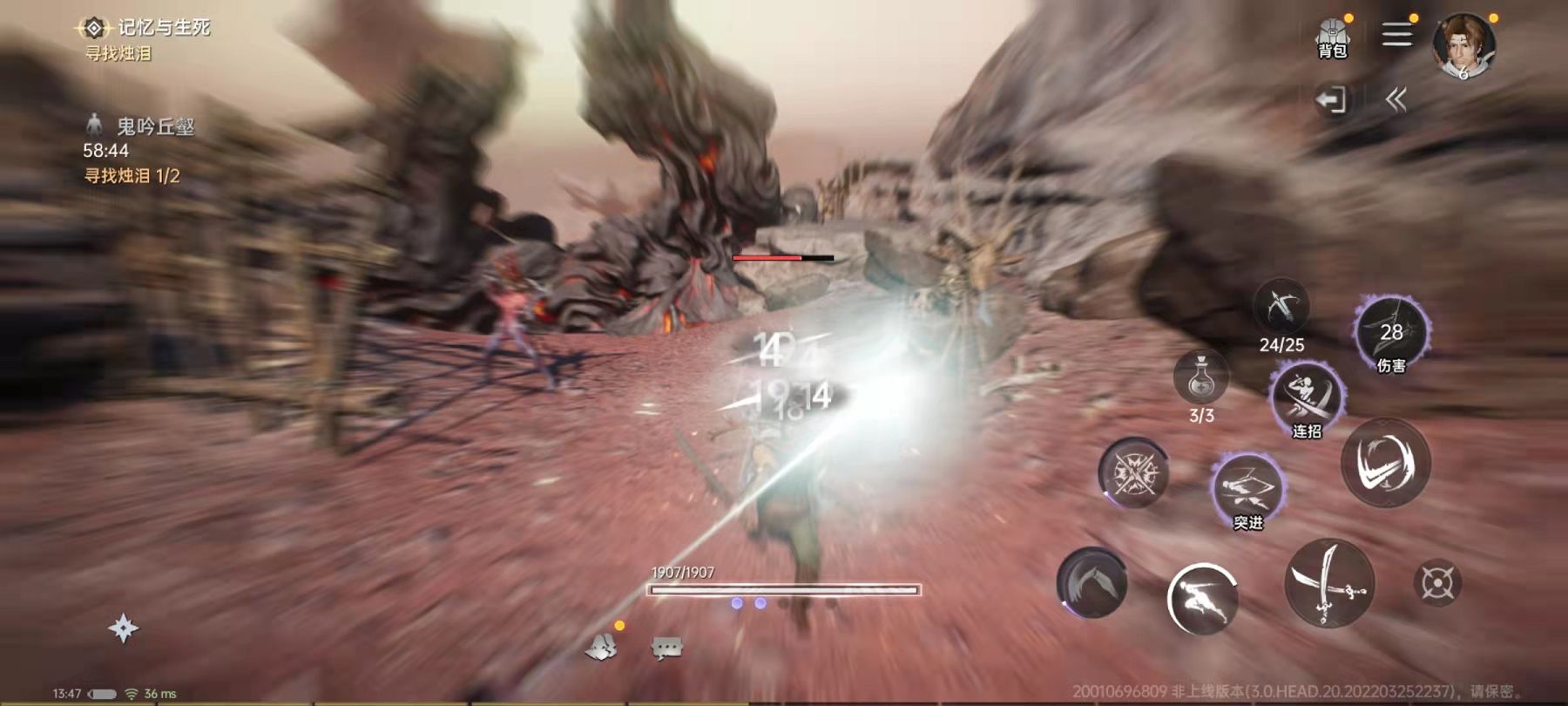Toggle the target lock-on crosshair
Screen dimensions: 1568x706
[1436, 583]
